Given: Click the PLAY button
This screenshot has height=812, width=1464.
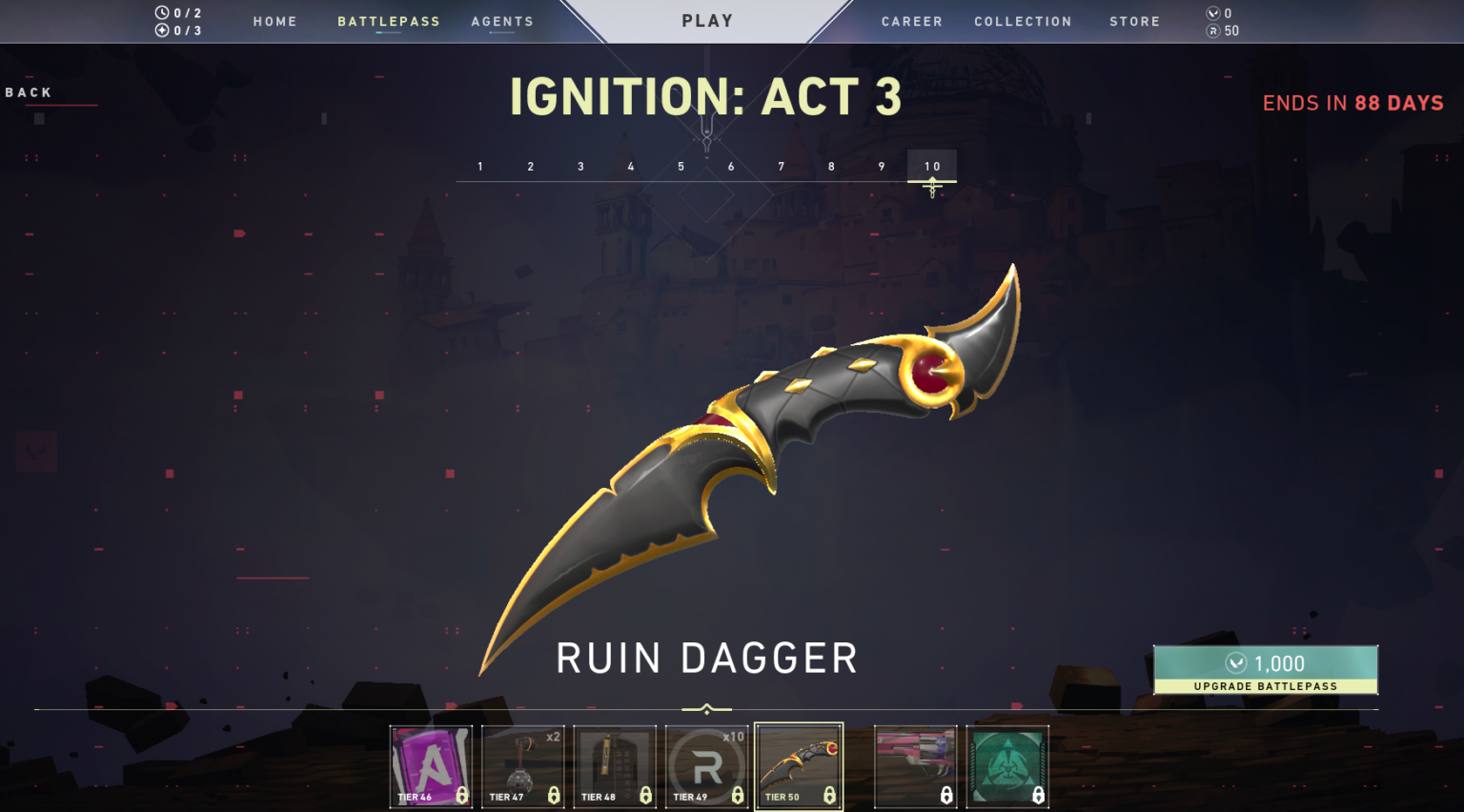Looking at the screenshot, I should pos(707,21).
